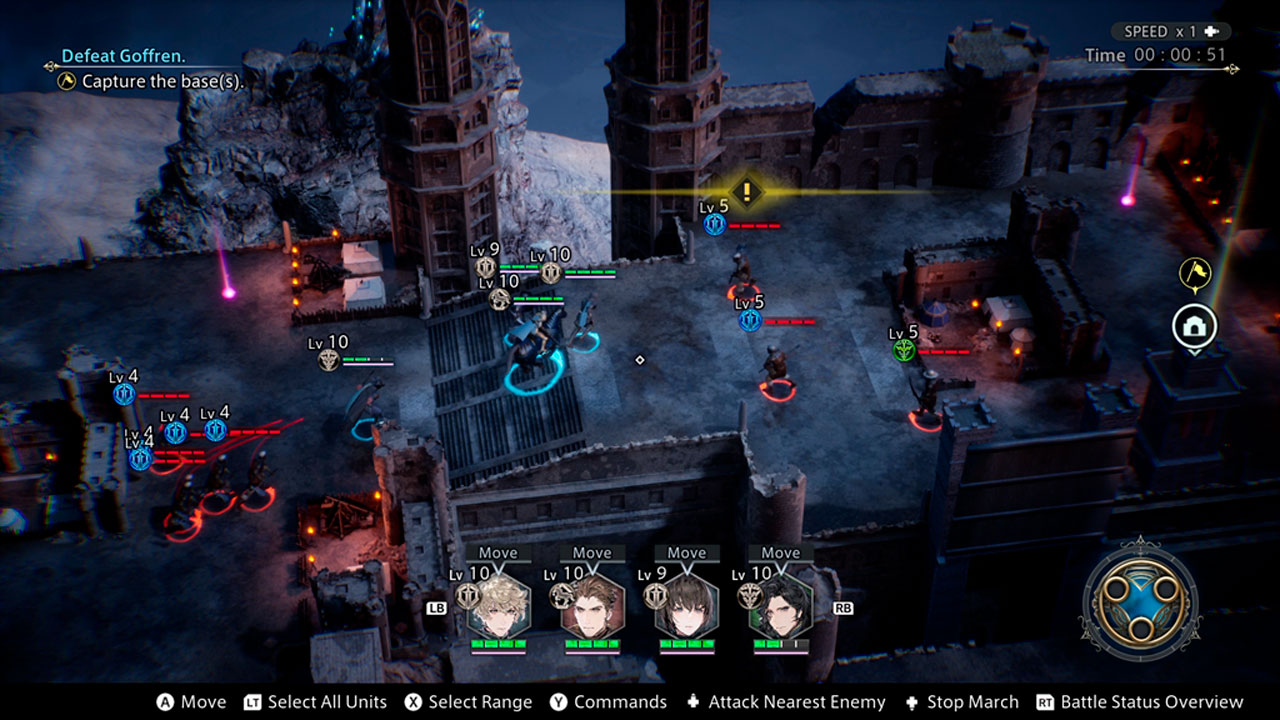Pick the green-framed black-haired unit portrait

pyautogui.click(x=781, y=606)
